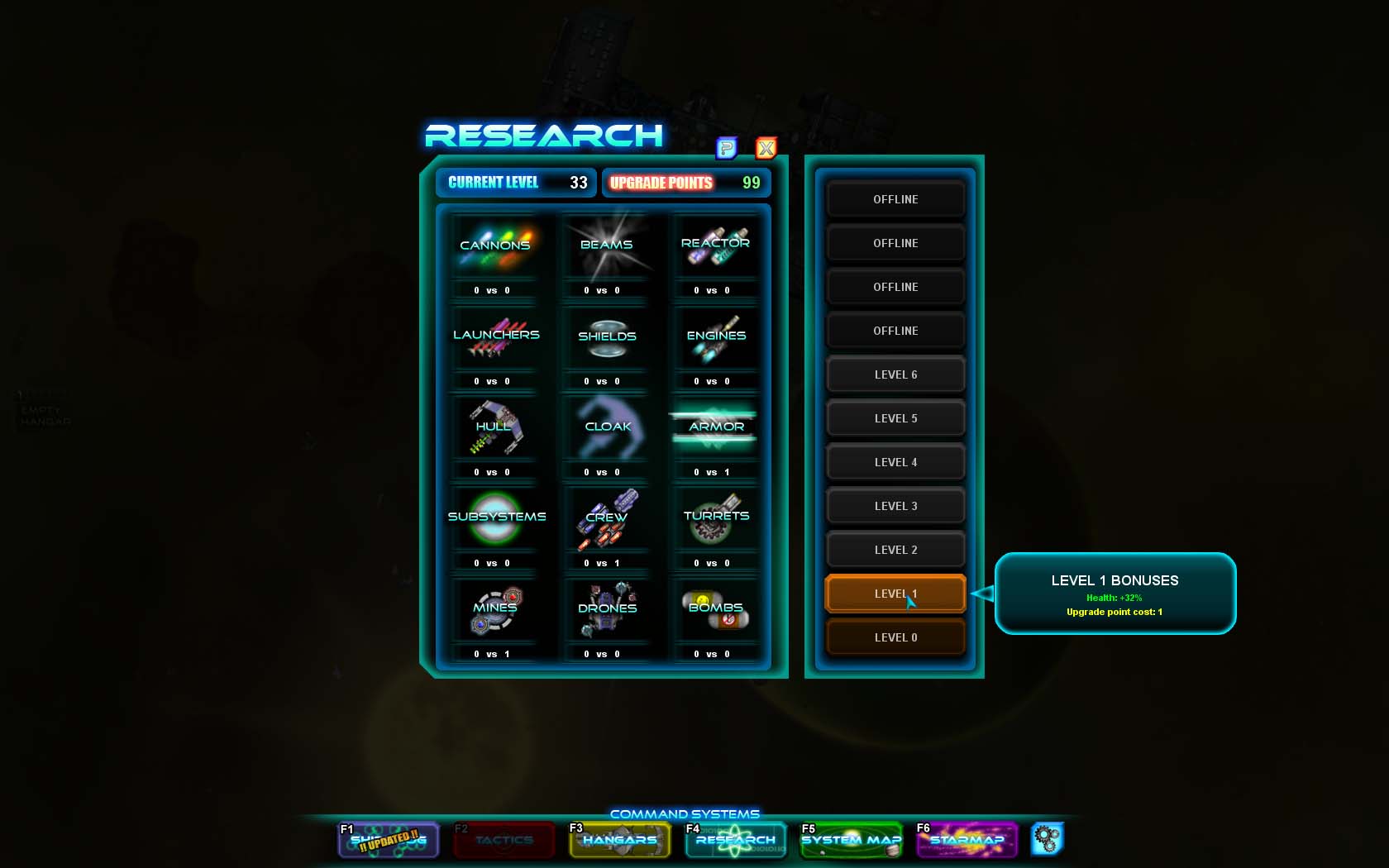Select the Level 3 tier button

click(x=895, y=505)
